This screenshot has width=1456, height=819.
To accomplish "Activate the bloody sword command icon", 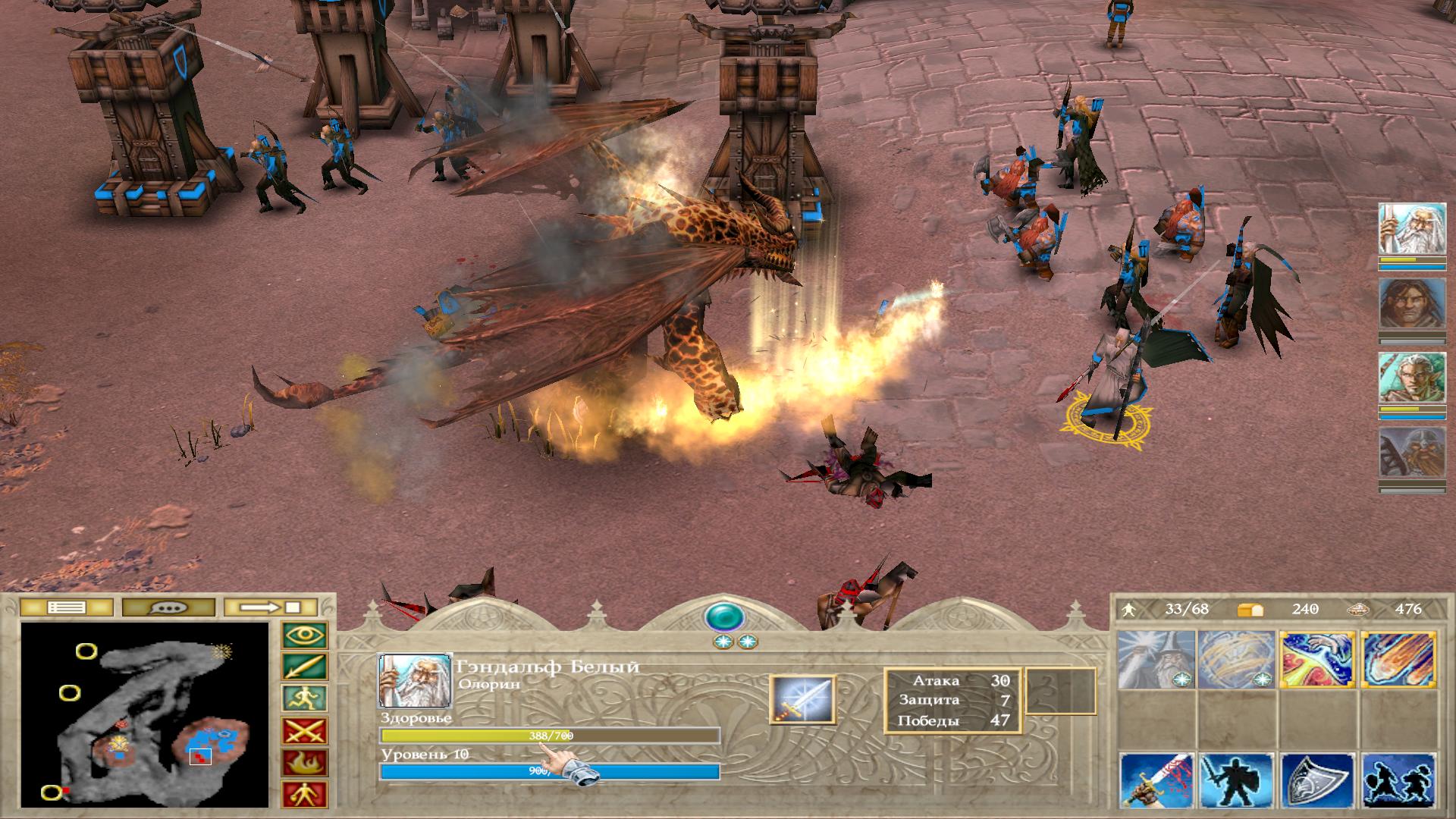I will [x=1156, y=781].
